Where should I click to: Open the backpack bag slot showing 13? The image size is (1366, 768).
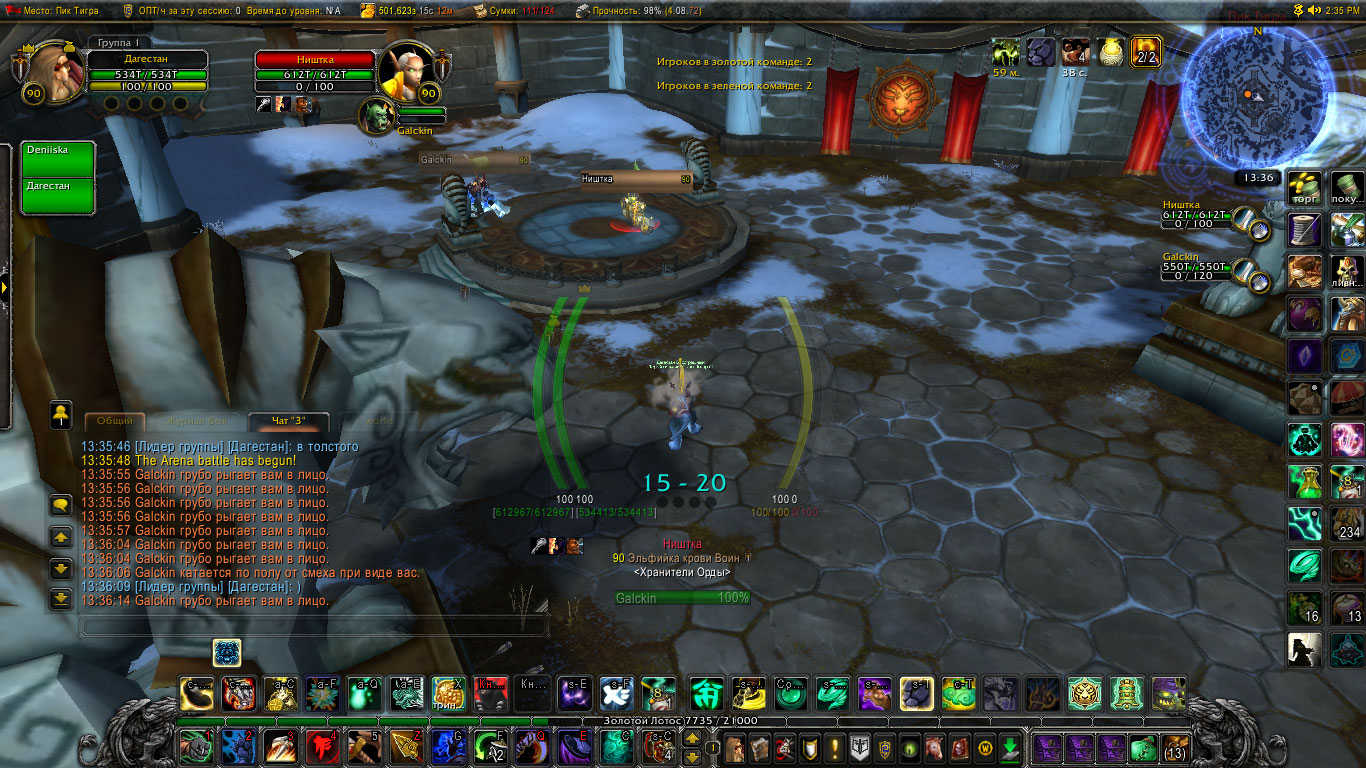1176,747
